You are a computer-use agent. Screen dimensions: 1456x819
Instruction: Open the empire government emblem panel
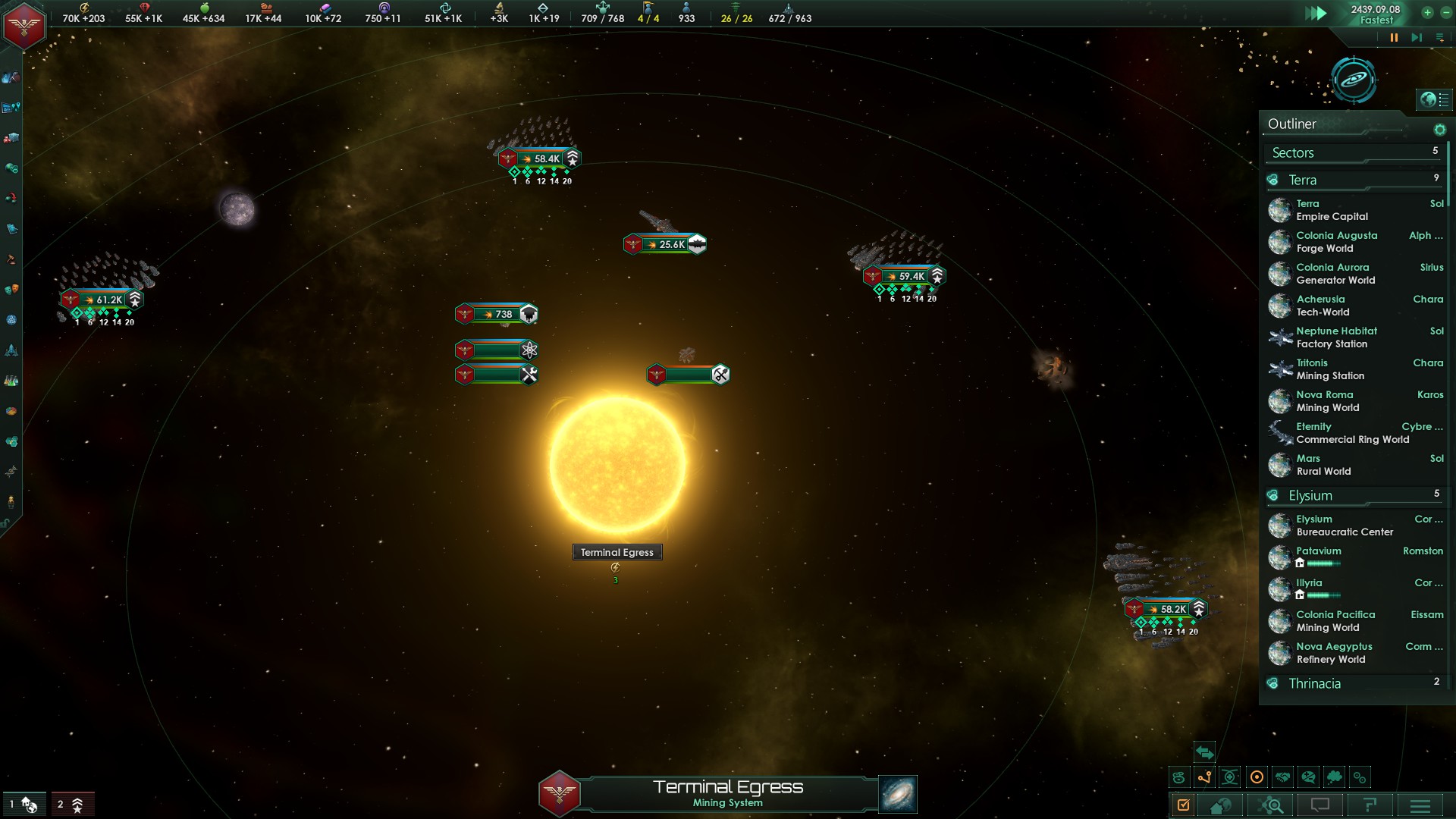24,25
